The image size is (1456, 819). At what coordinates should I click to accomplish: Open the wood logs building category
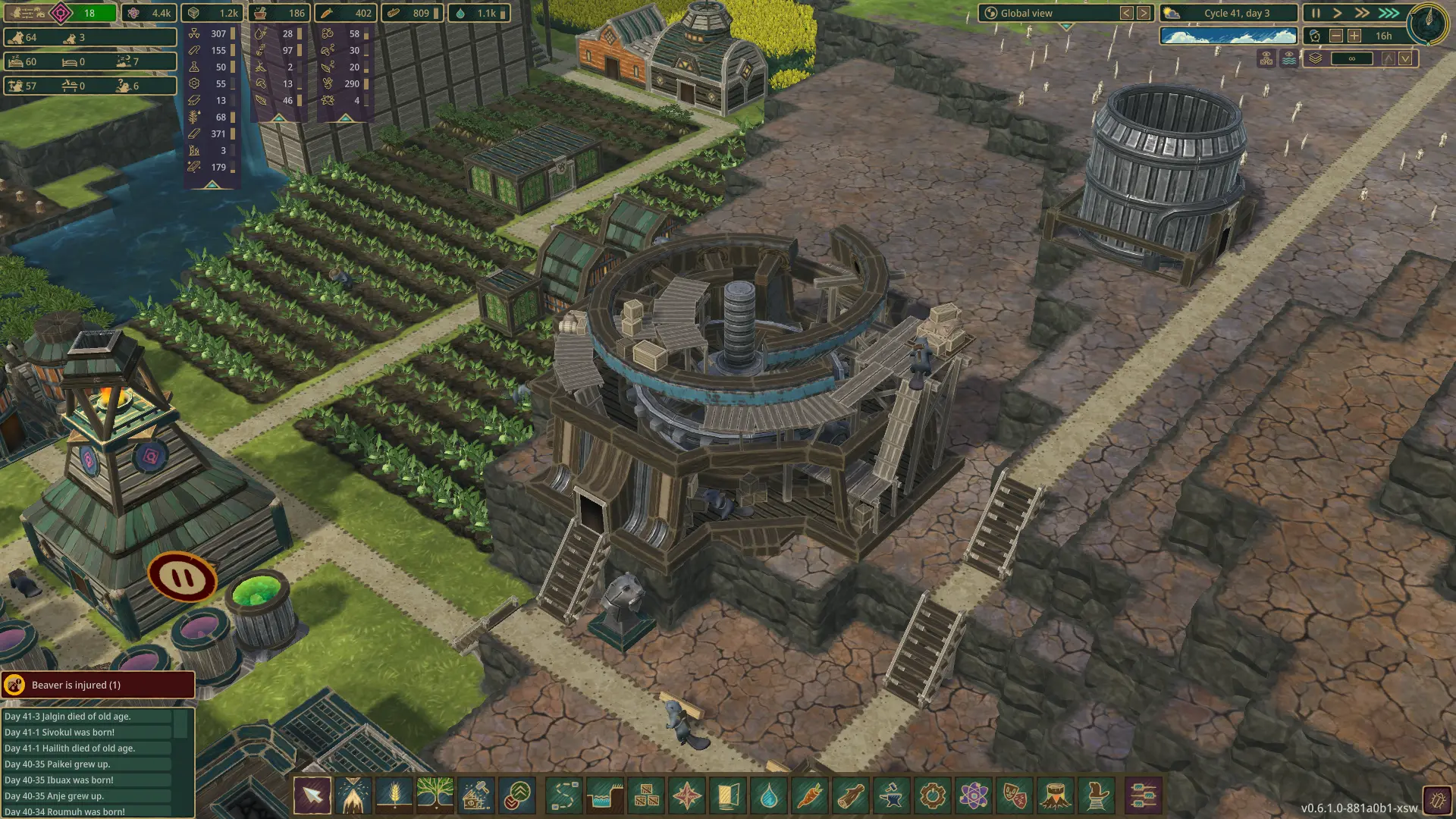tap(851, 796)
